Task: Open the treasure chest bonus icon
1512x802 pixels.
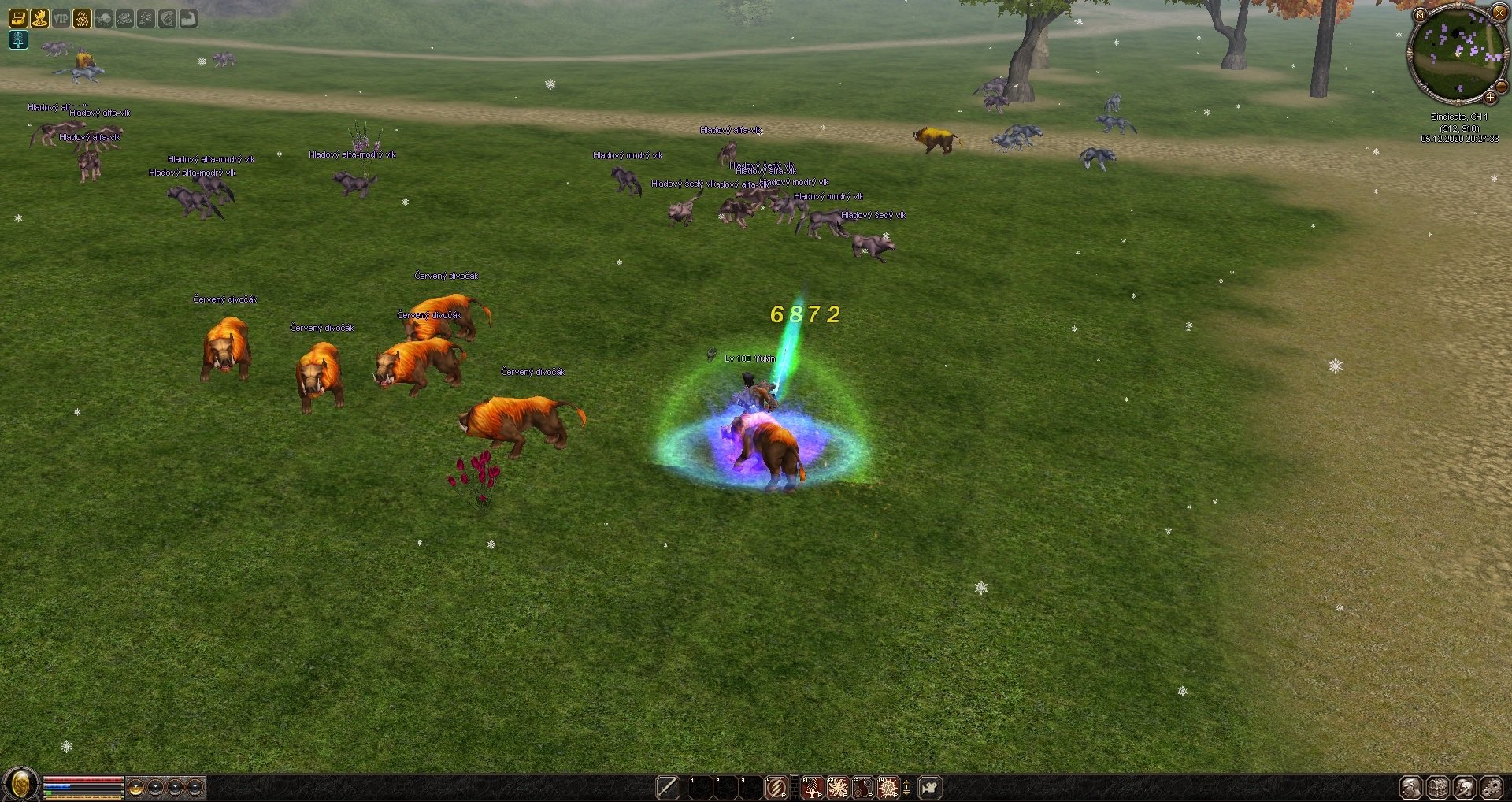Action: [x=18, y=18]
